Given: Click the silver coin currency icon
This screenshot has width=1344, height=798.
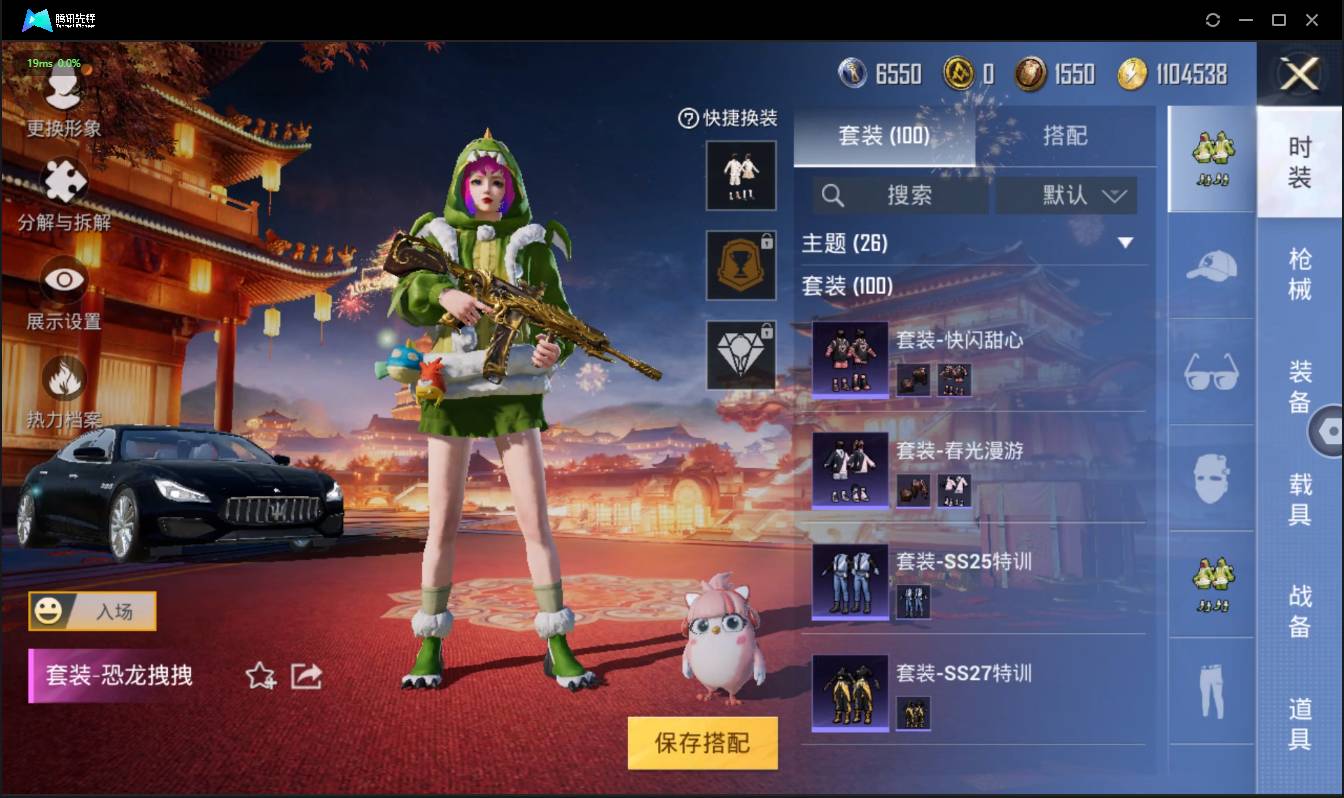Looking at the screenshot, I should 853,72.
